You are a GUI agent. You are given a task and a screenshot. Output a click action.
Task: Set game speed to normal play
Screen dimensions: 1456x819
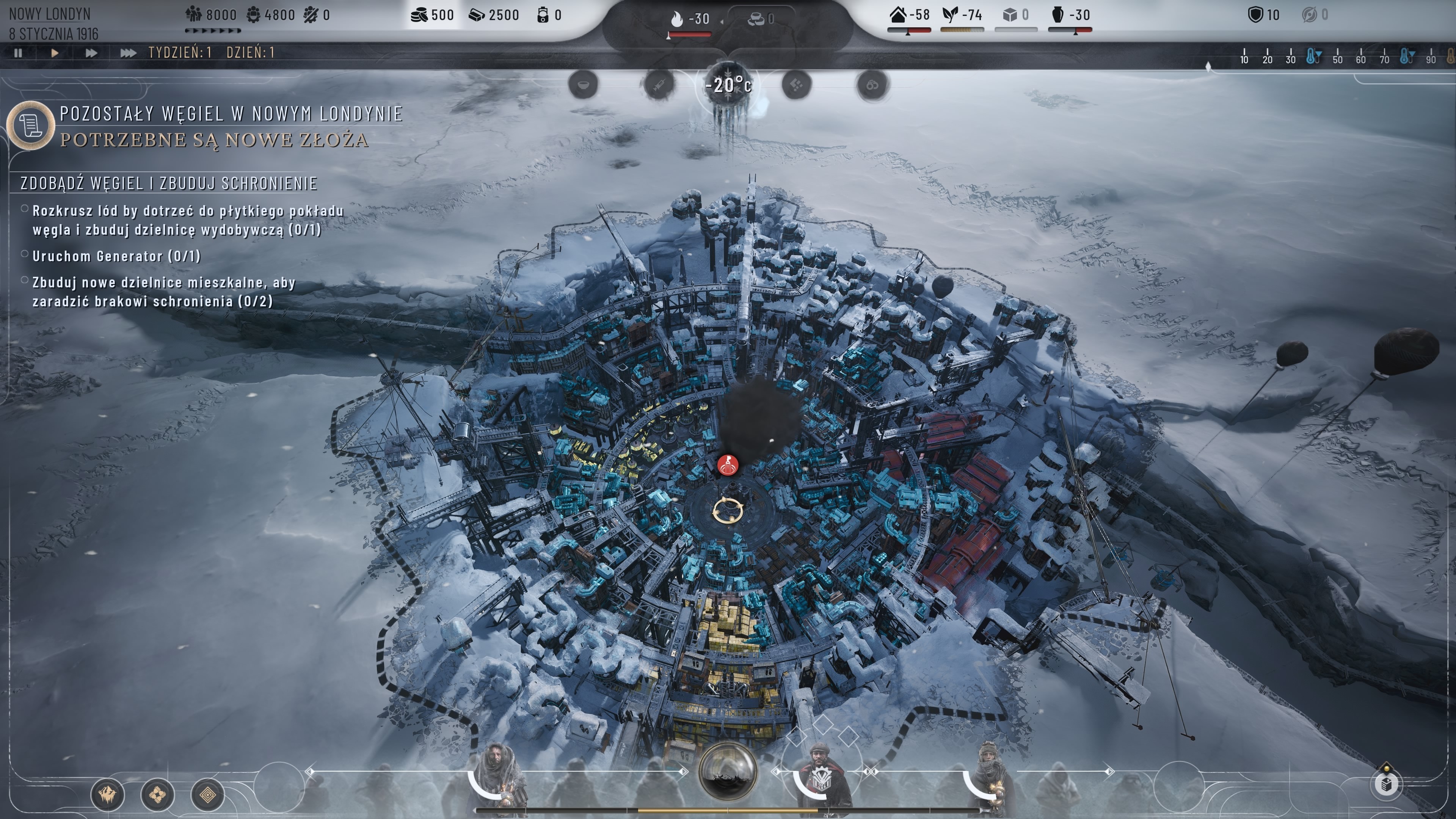(55, 53)
